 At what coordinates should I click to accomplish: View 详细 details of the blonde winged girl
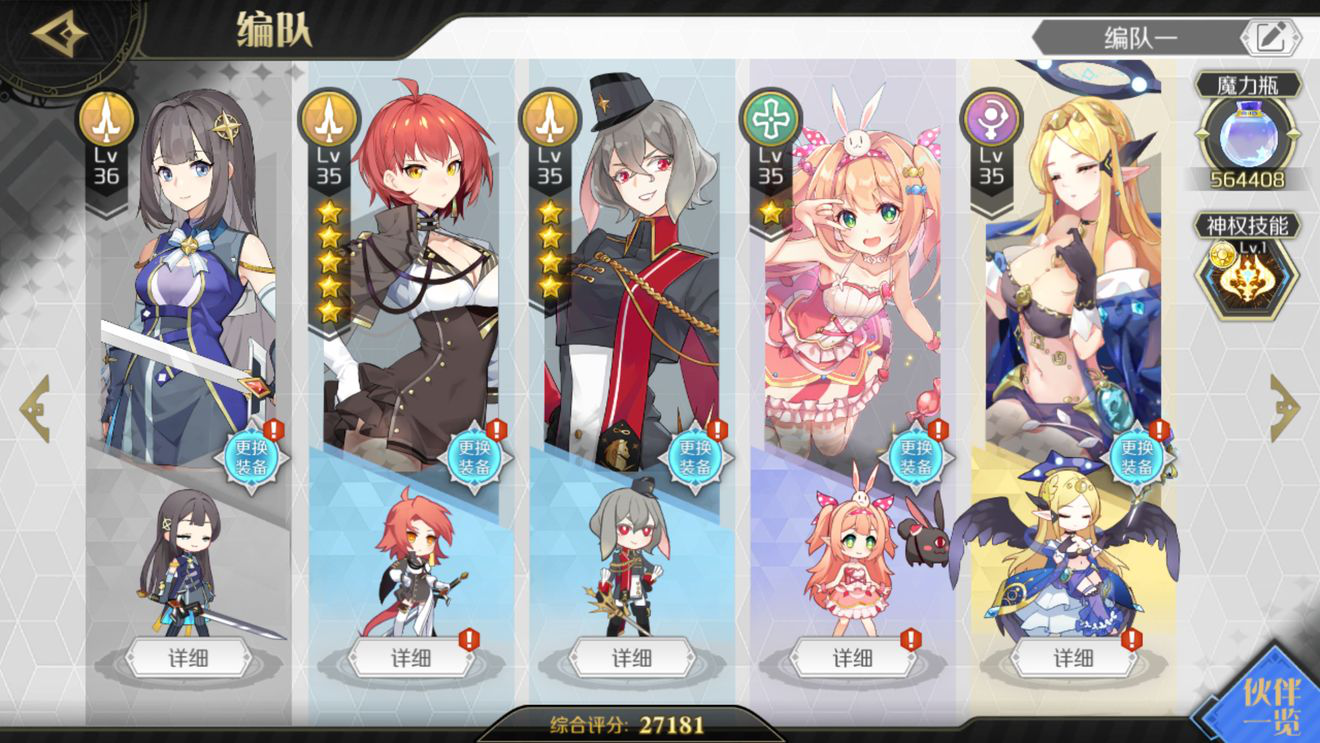click(x=1073, y=658)
